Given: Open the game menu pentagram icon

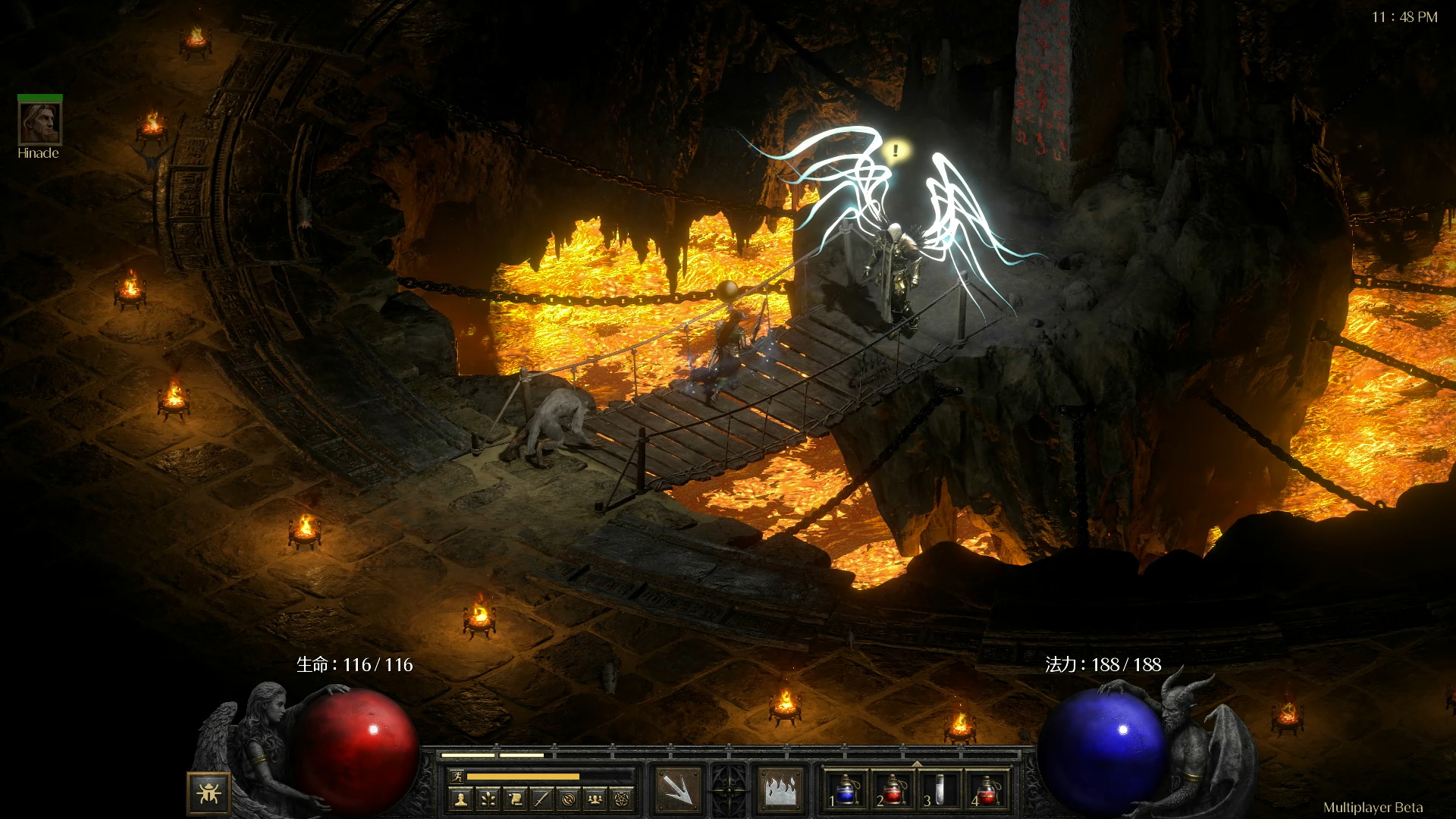Looking at the screenshot, I should (x=623, y=799).
